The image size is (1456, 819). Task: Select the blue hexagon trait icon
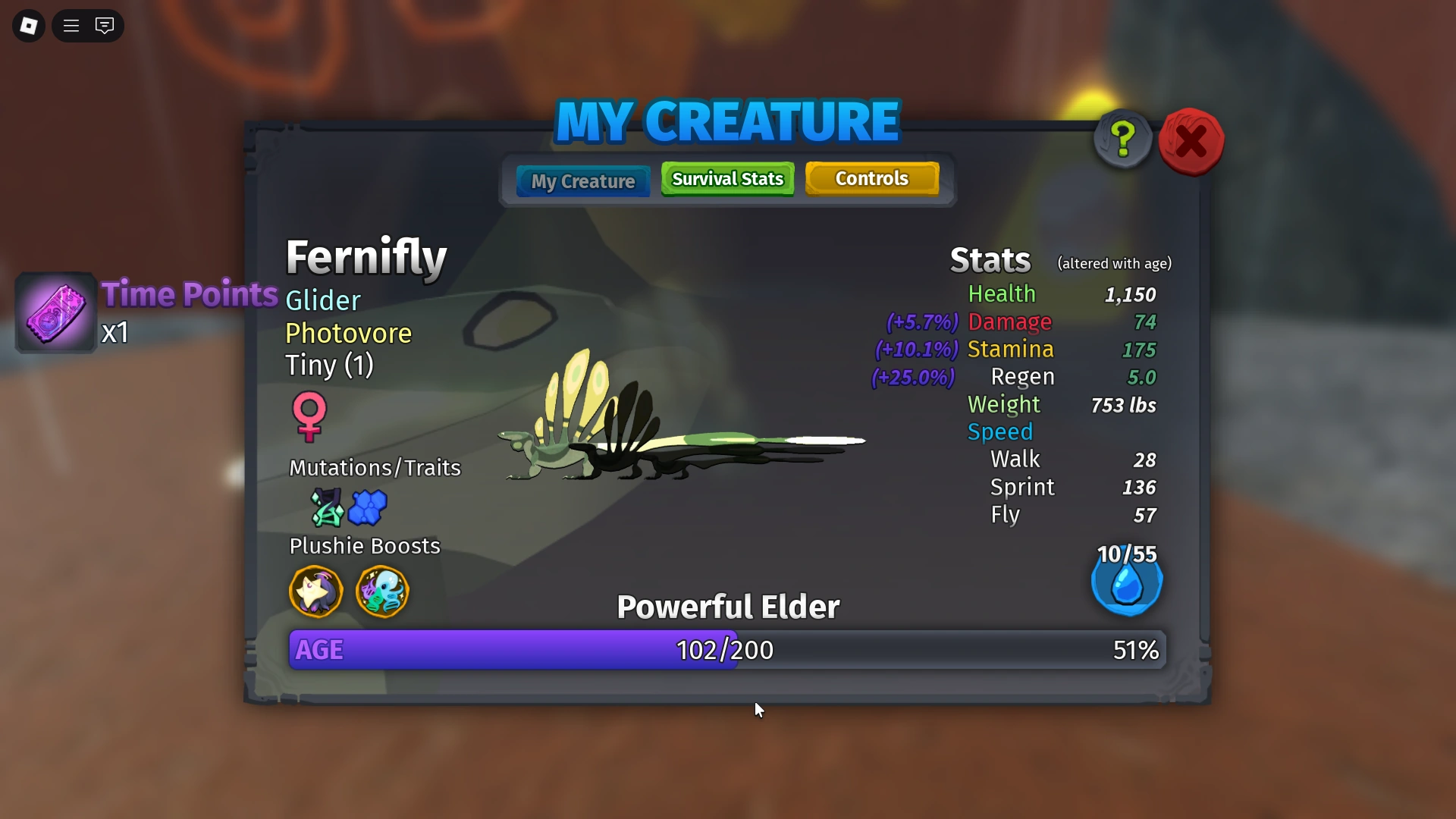click(369, 508)
